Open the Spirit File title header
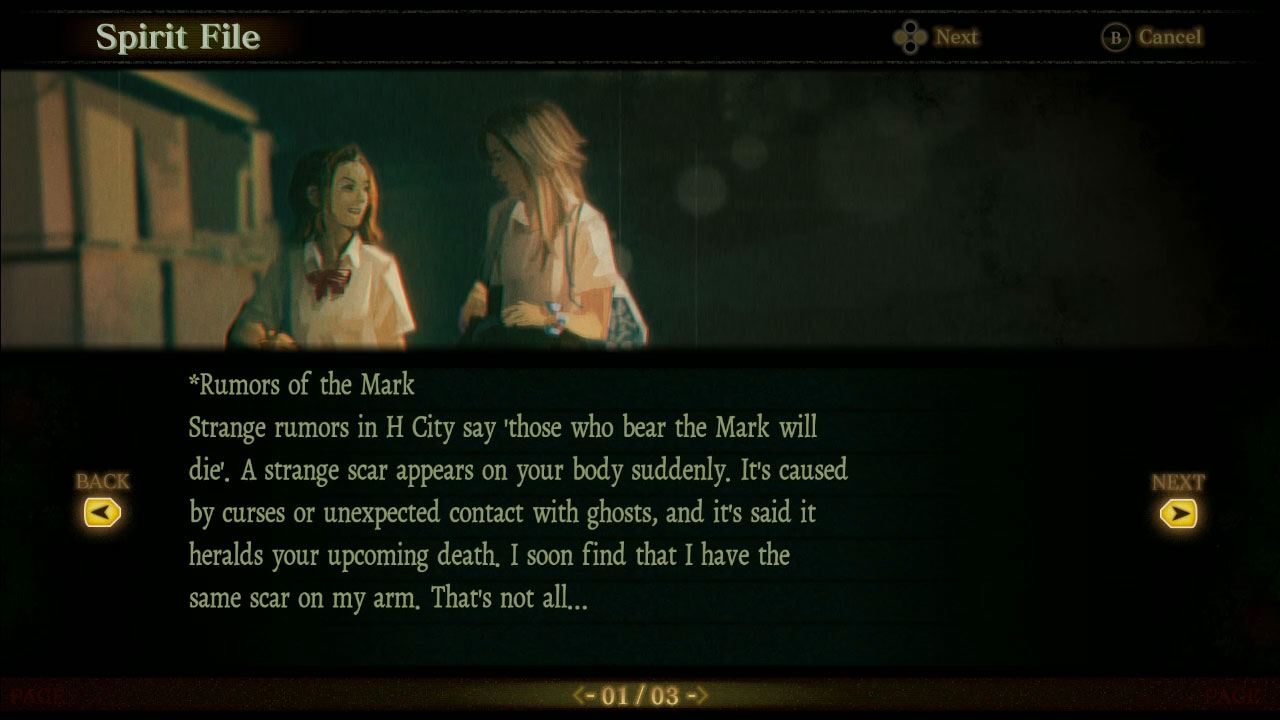 178,37
